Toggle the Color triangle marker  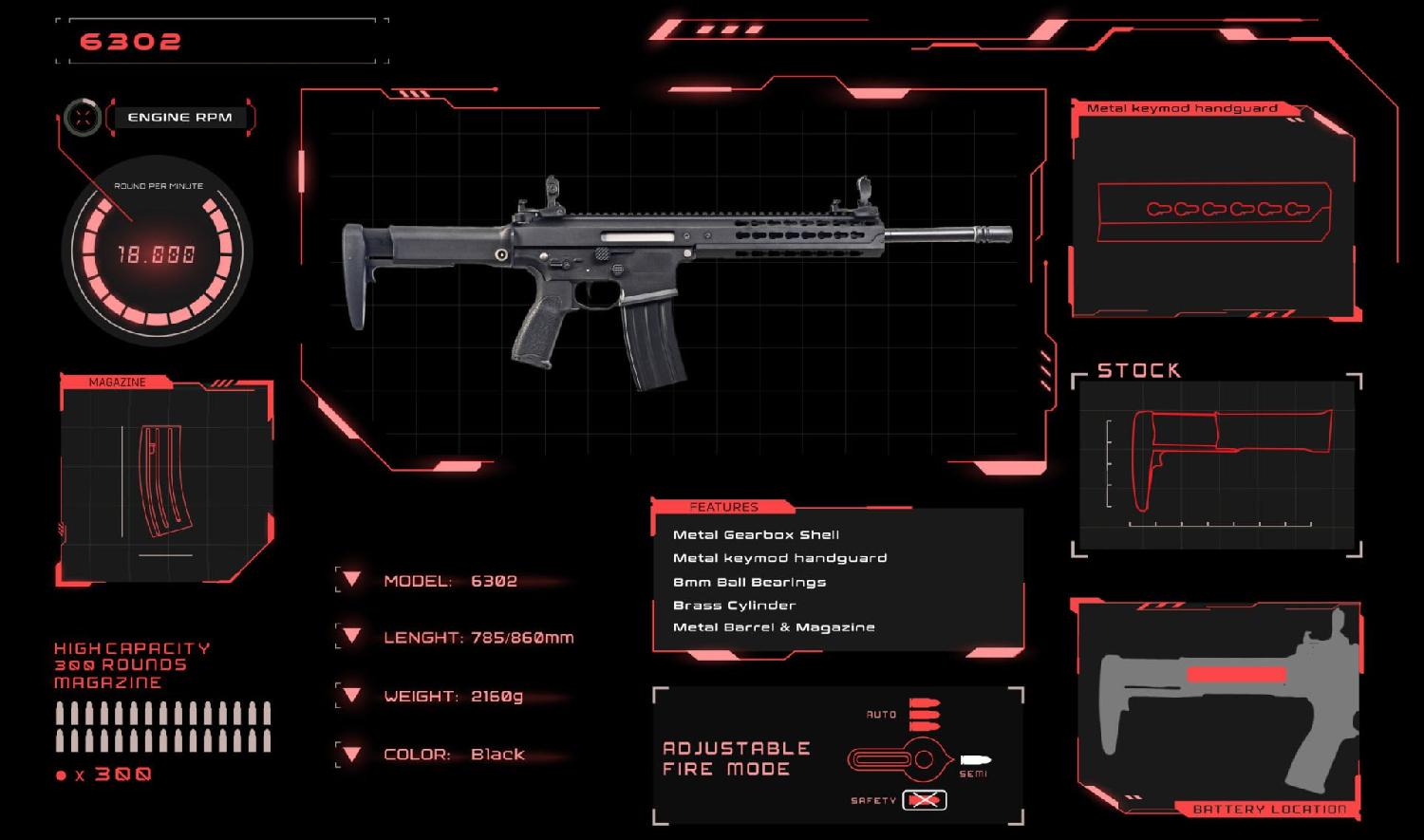(351, 754)
